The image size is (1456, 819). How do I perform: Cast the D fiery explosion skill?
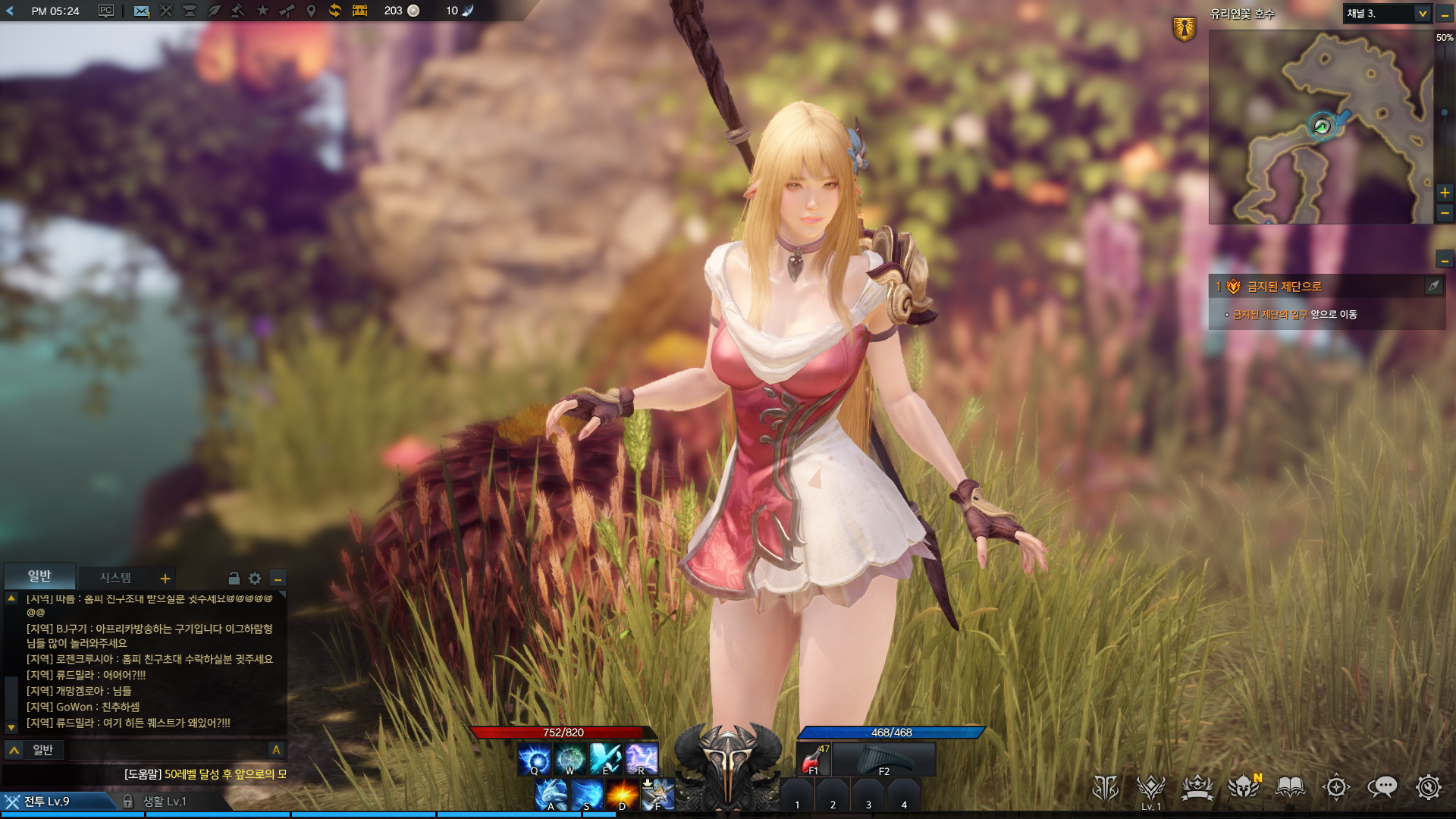click(622, 794)
